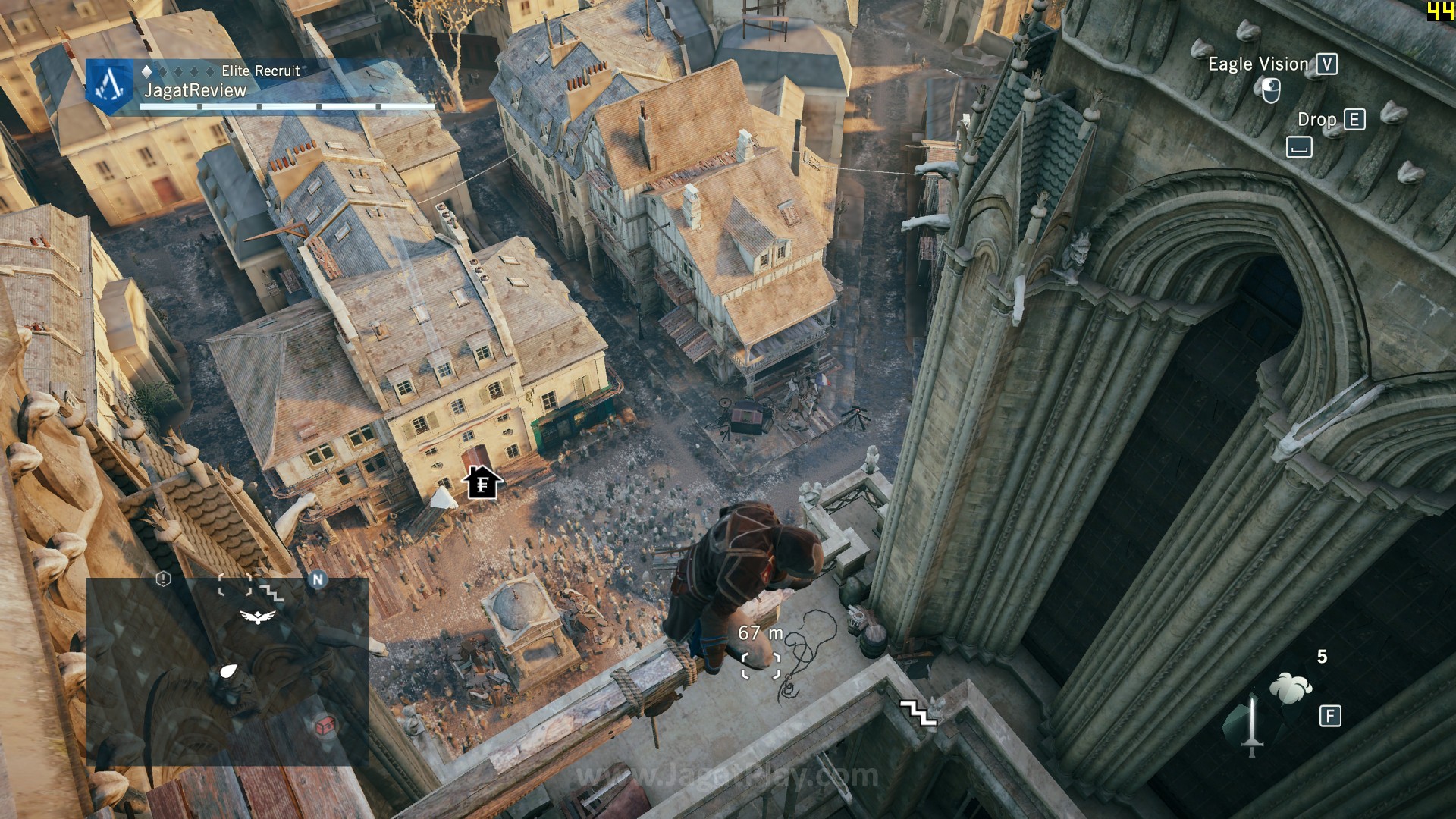Select the smoke bomb item icon

1291,688
